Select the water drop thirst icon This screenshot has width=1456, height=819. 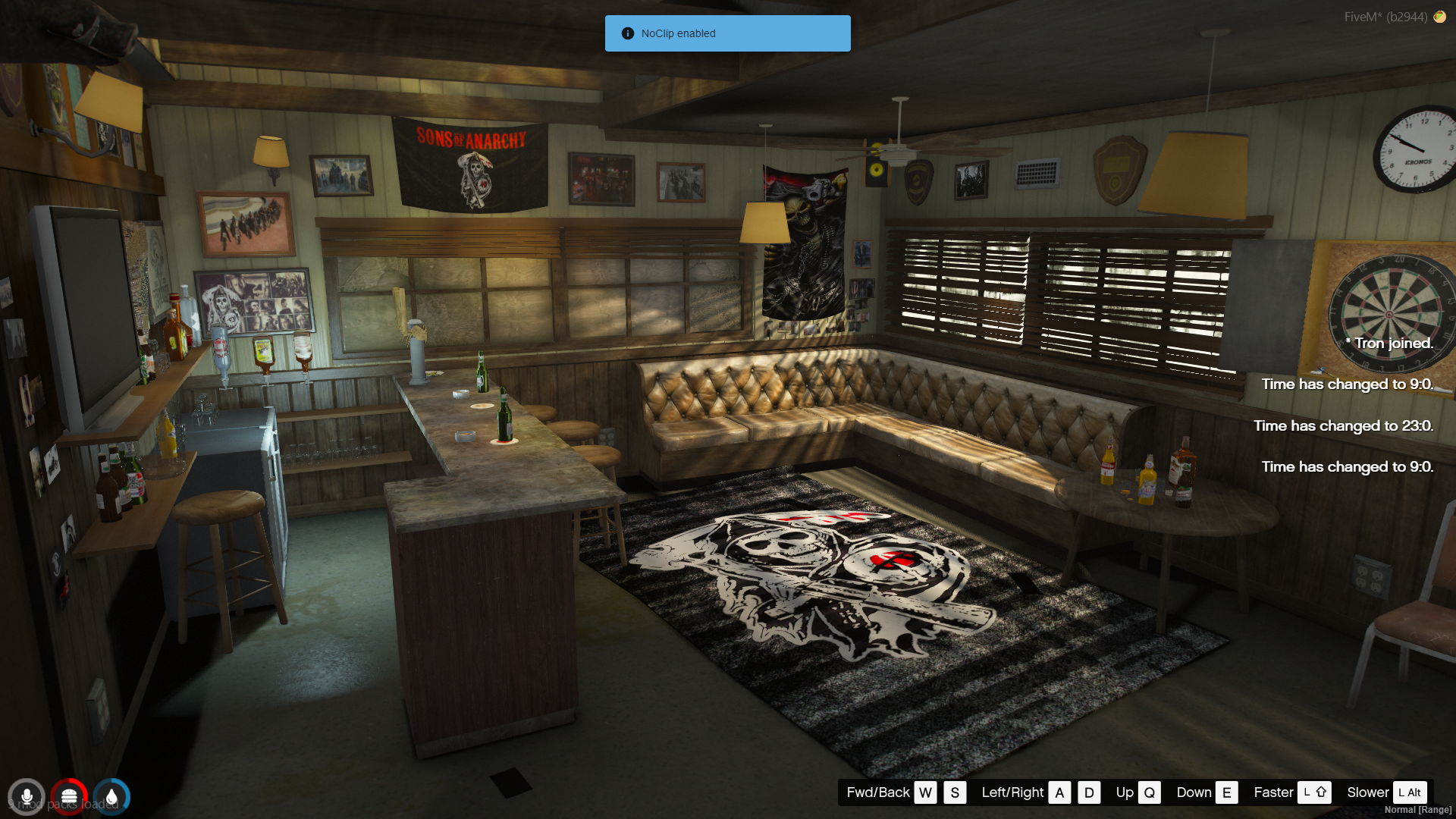(111, 797)
